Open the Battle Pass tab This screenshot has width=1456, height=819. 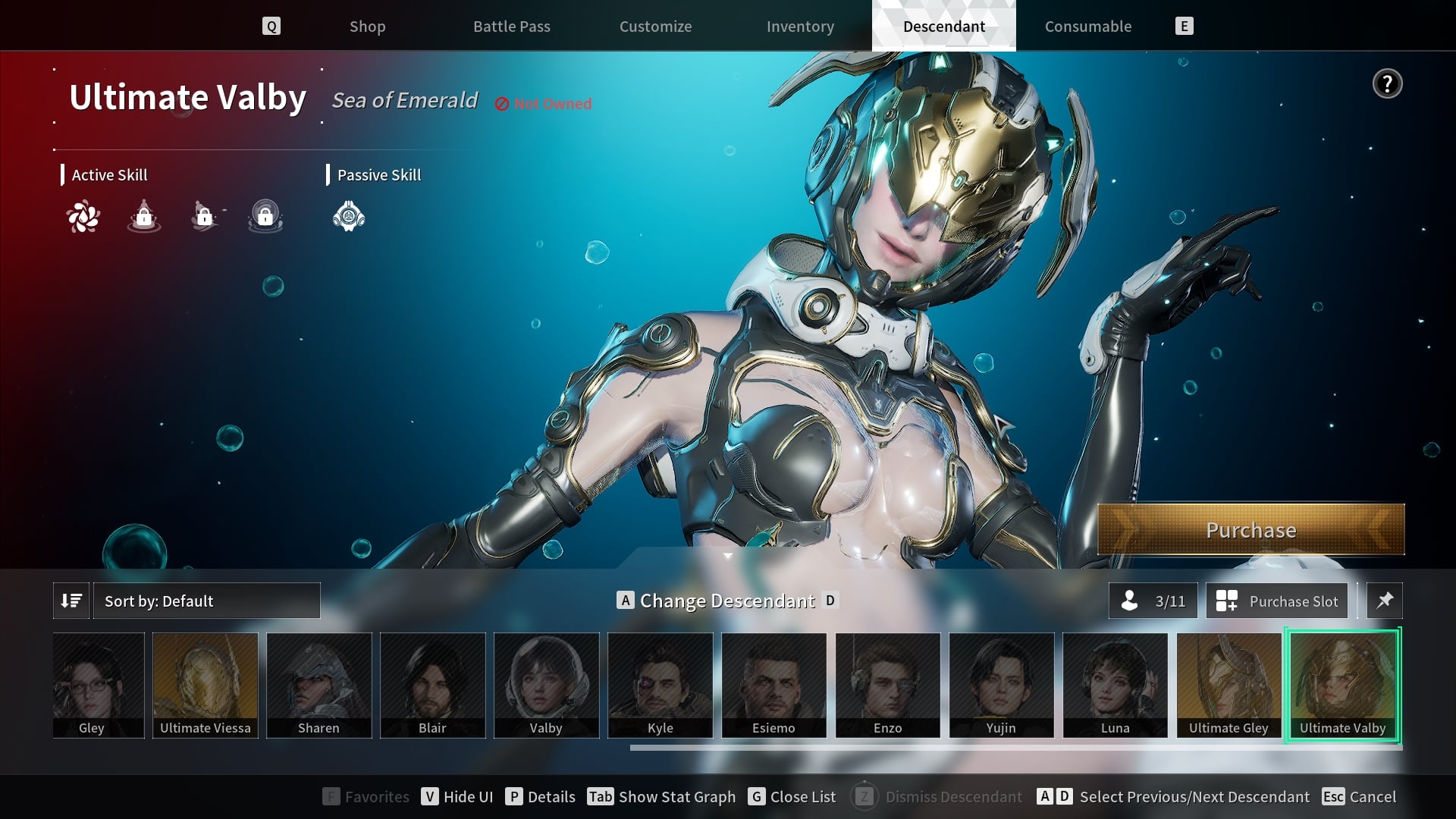click(x=511, y=27)
